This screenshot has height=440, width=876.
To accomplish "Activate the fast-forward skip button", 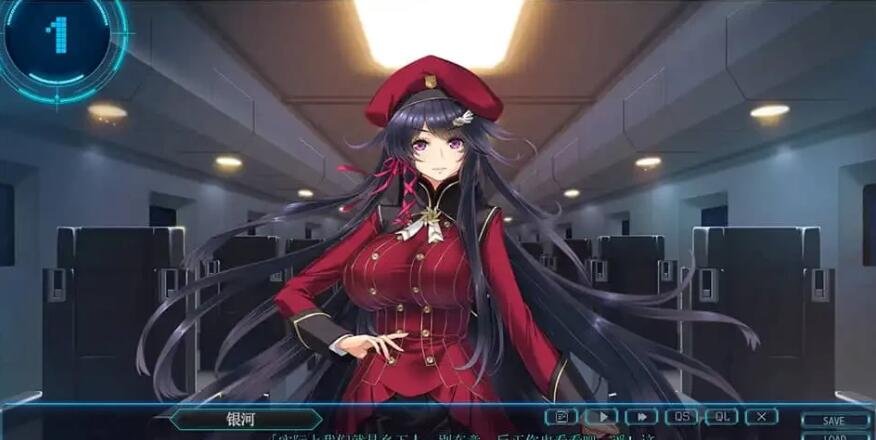I will [x=641, y=416].
